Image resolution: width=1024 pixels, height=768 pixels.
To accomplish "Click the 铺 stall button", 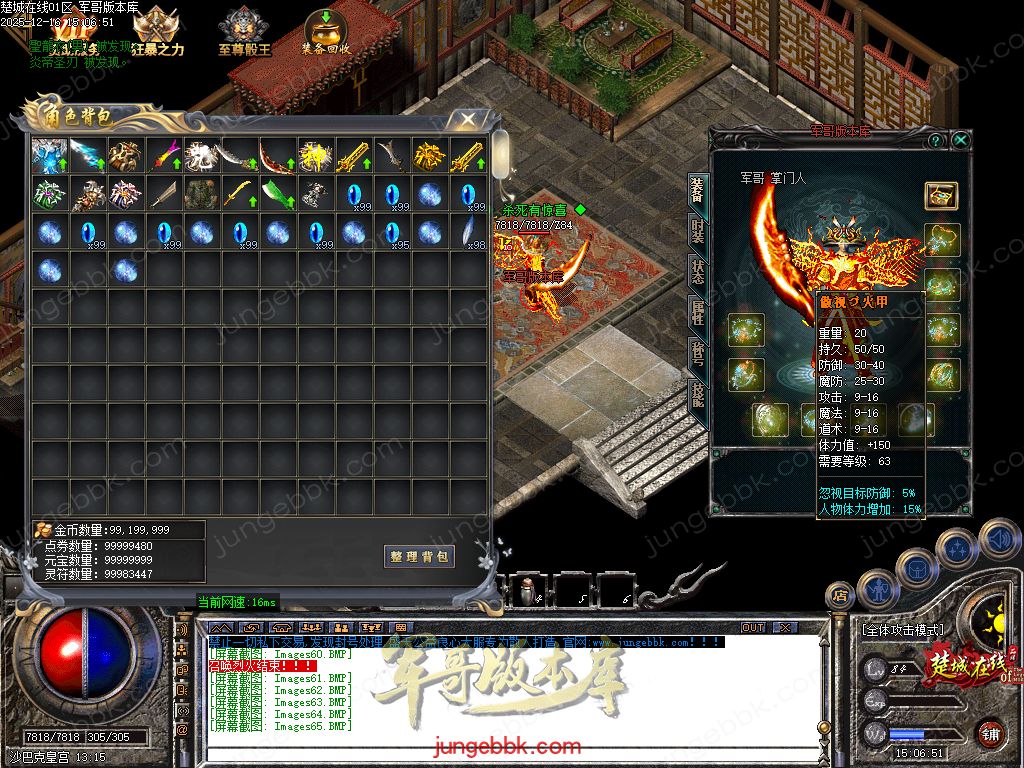I will point(989,733).
